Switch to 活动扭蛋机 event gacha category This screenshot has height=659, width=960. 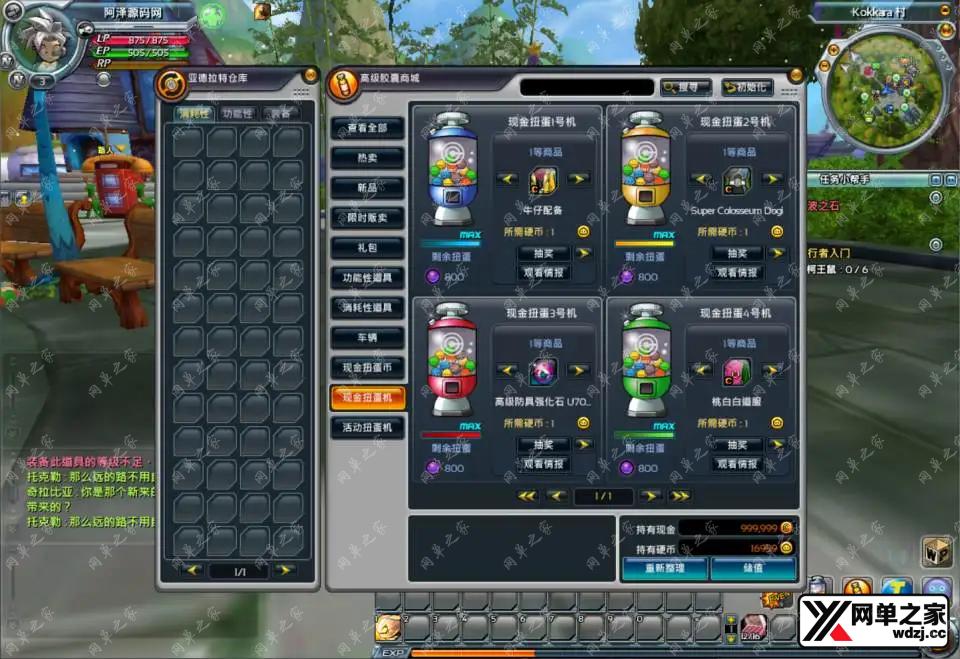367,427
